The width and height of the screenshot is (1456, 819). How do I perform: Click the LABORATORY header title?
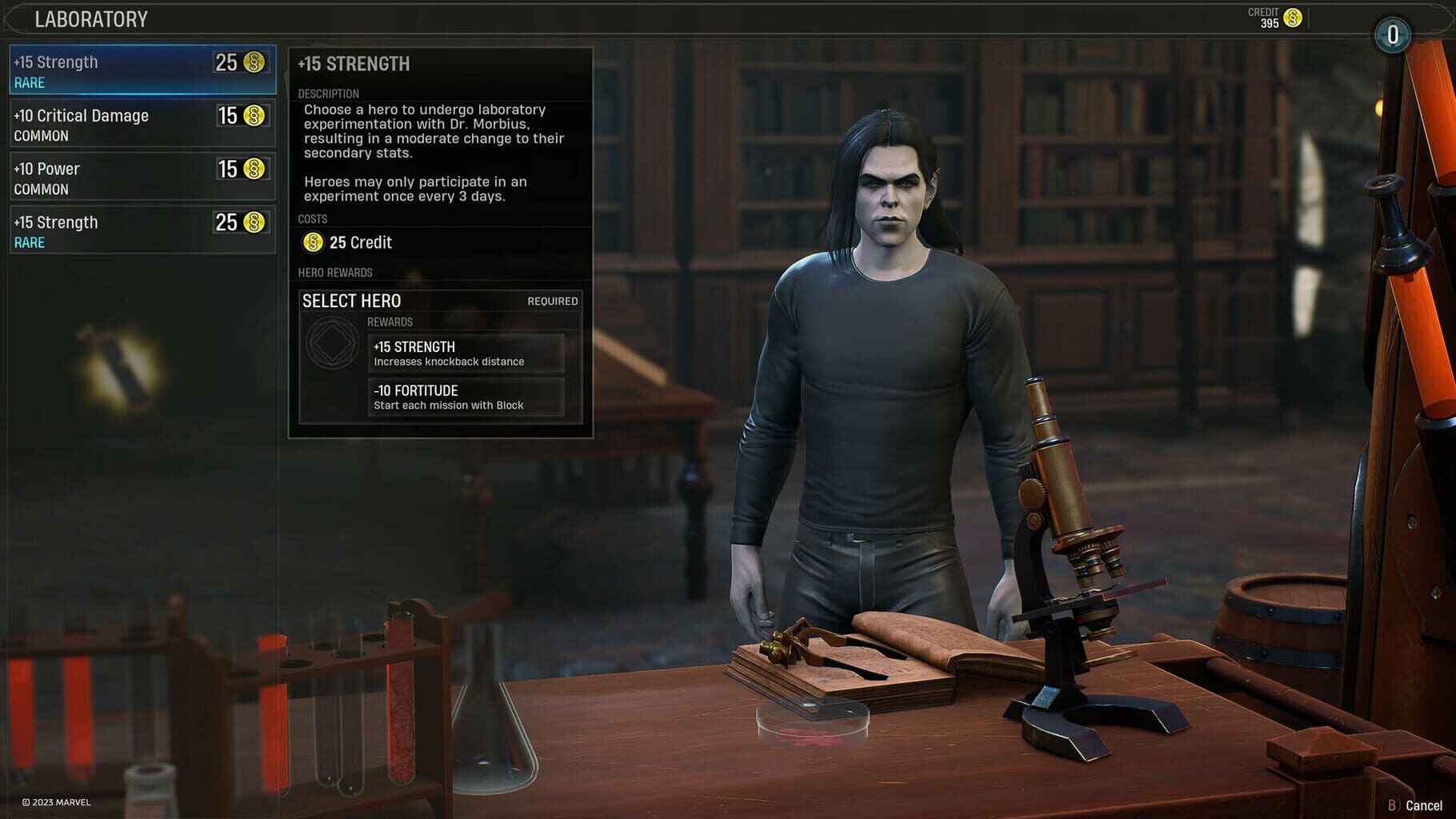(x=90, y=18)
